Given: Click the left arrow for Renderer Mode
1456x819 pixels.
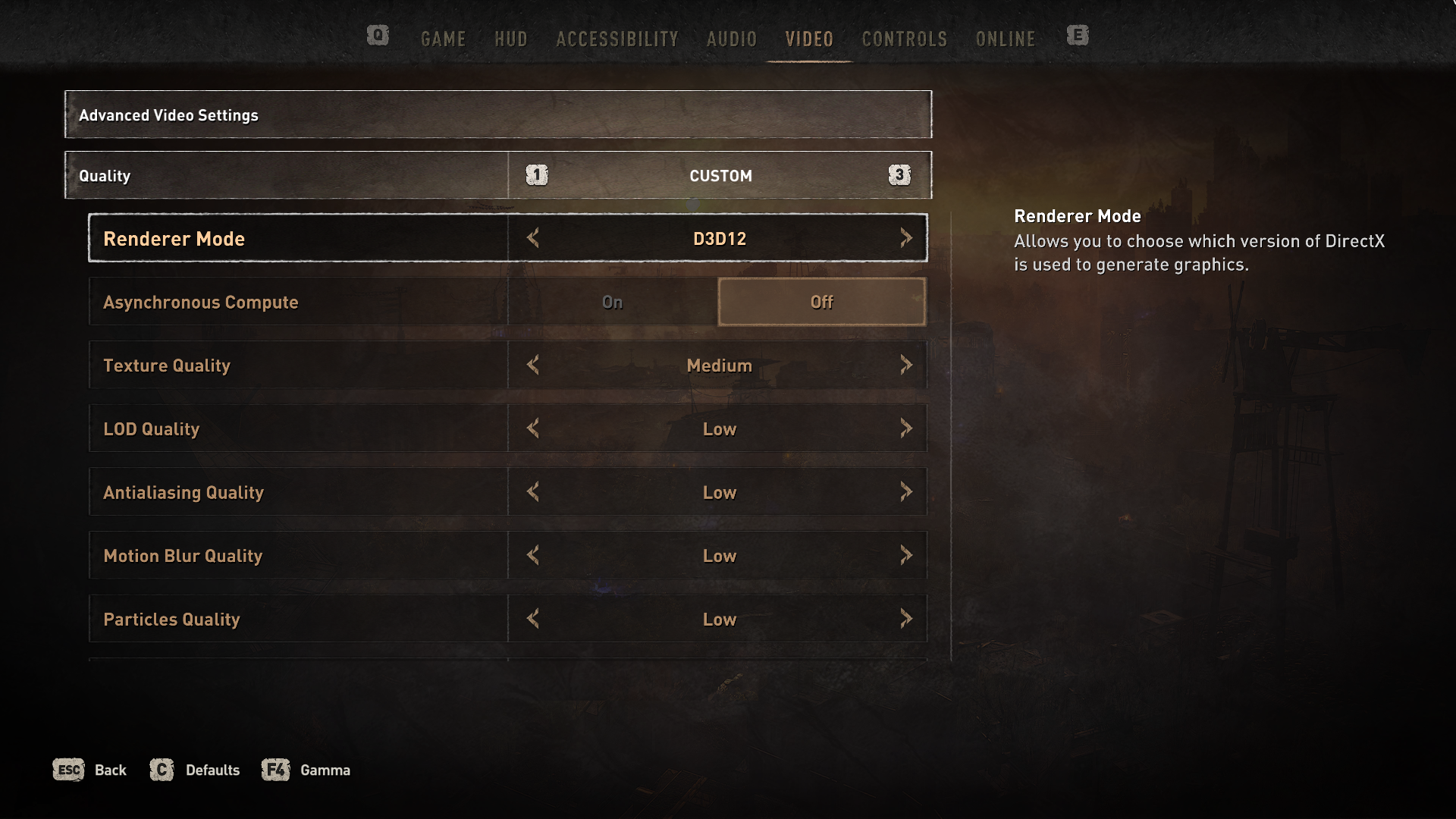Looking at the screenshot, I should pyautogui.click(x=533, y=238).
